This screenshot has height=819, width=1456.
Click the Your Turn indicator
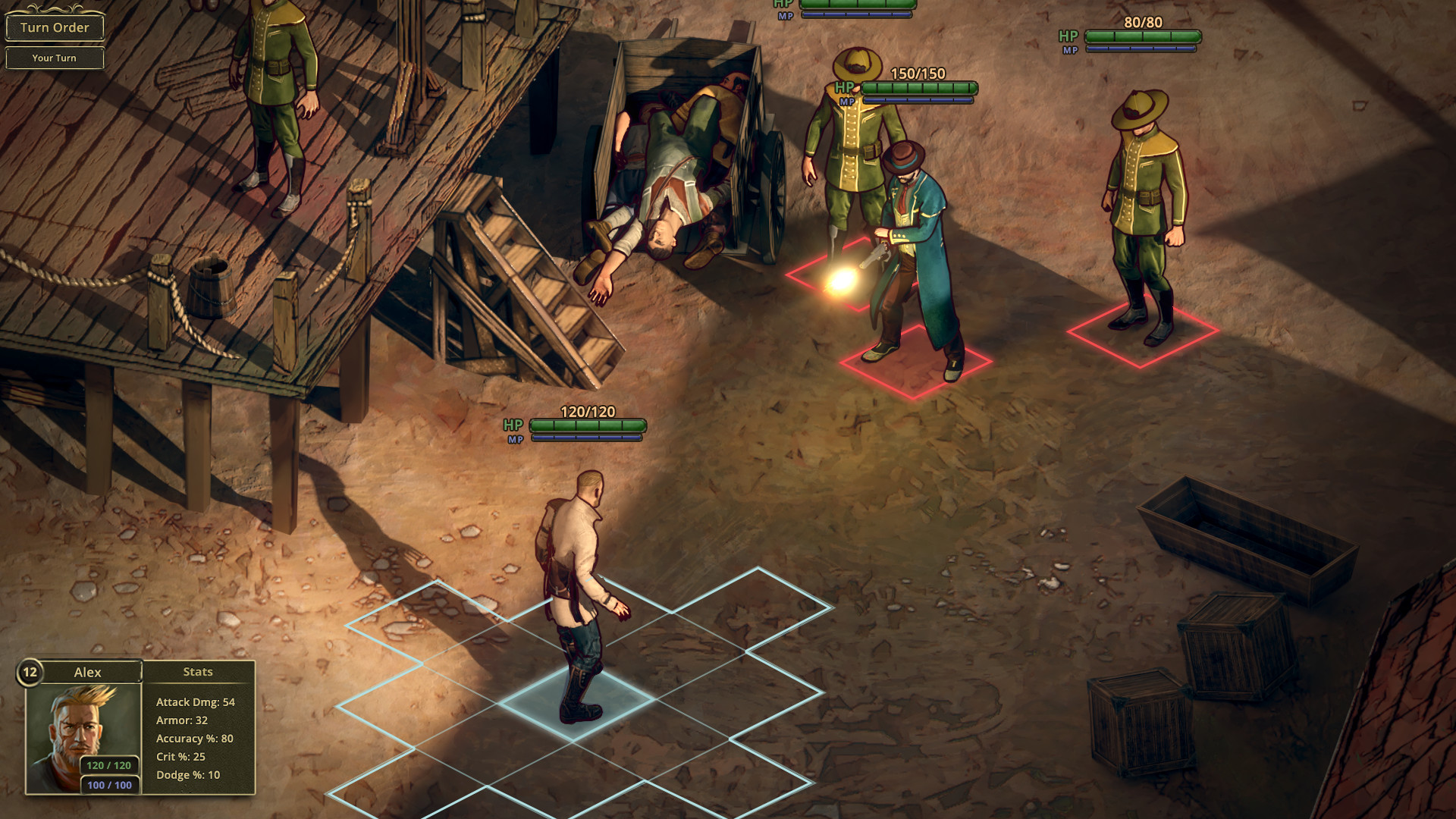[x=55, y=58]
